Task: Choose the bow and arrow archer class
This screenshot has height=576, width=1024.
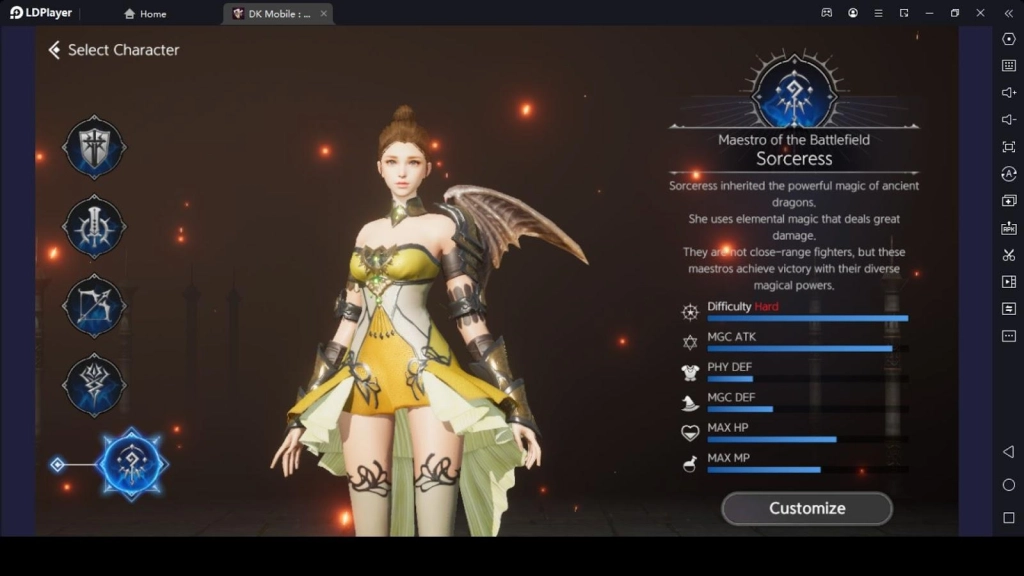Action: [x=94, y=305]
